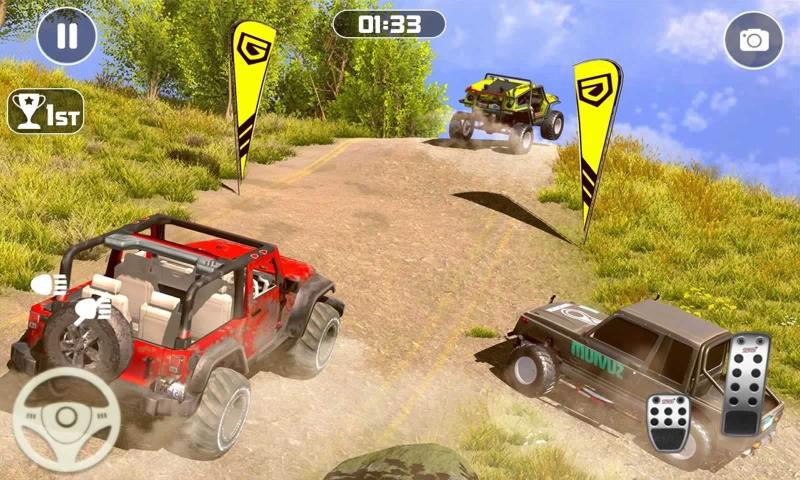Image resolution: width=800 pixels, height=480 pixels.
Task: Switch off lights with the crossed headlight icon
Action: click(x=93, y=309)
